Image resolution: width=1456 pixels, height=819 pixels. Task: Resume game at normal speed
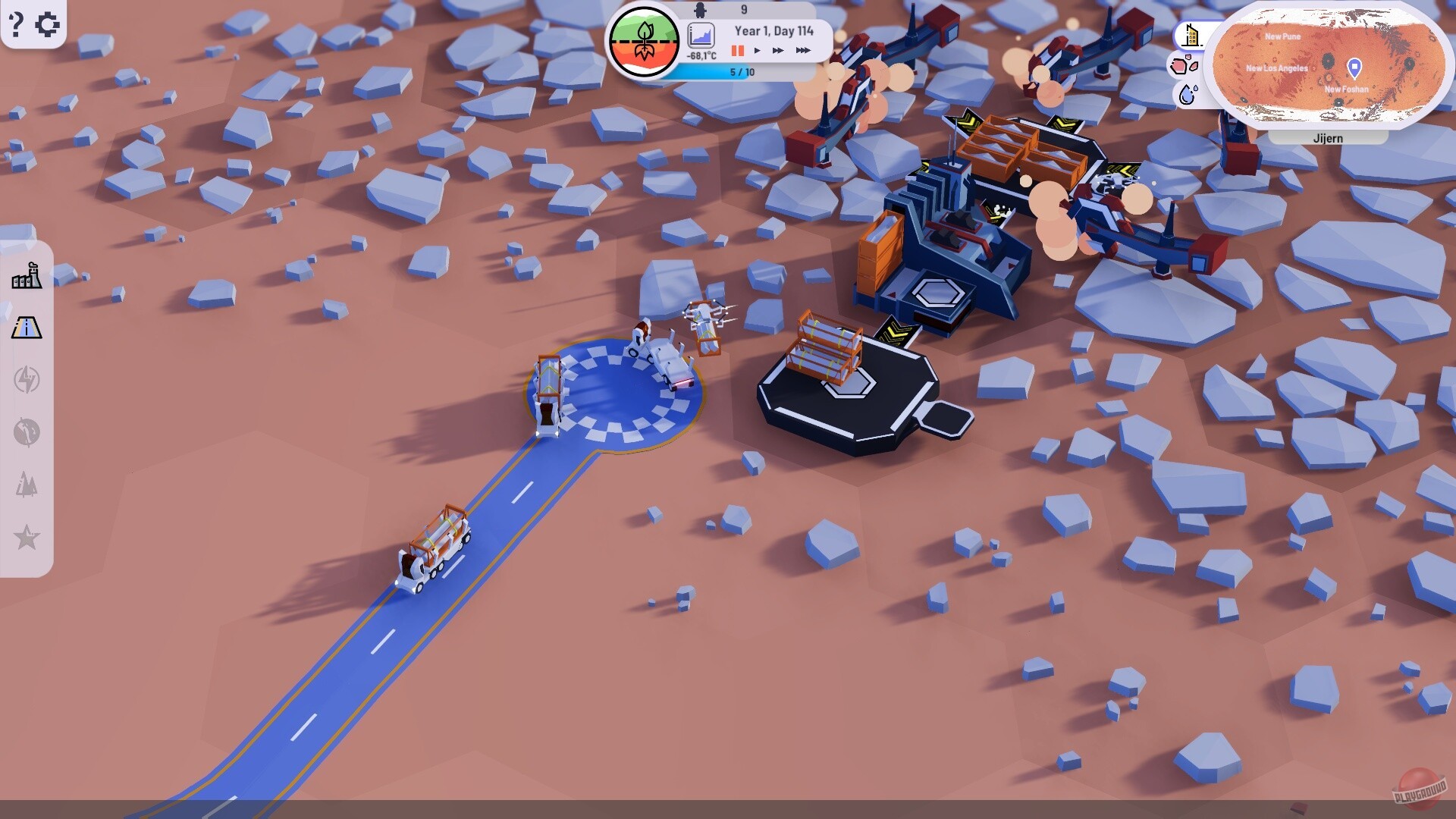[757, 51]
